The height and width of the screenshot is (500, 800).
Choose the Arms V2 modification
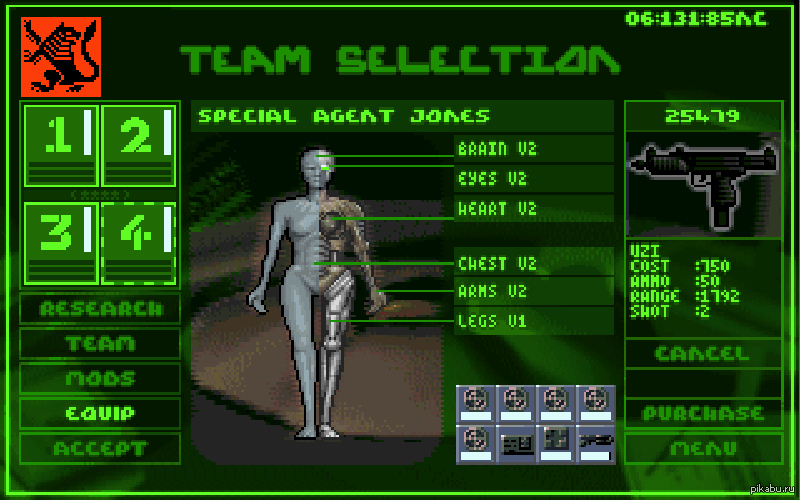coord(533,292)
